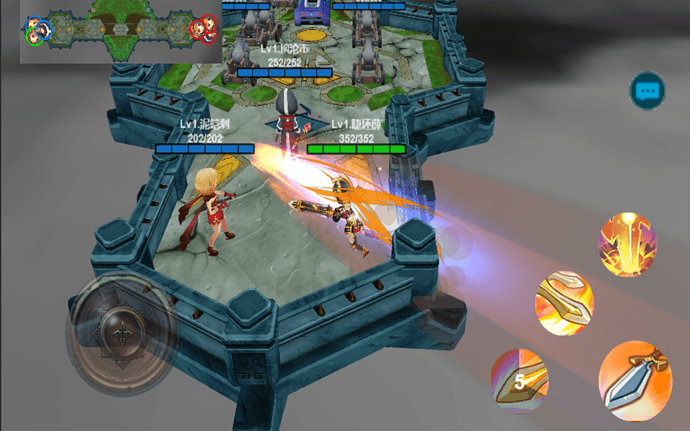Trigger the spear thrust skill on cooldown
The width and height of the screenshot is (690, 431).
pyautogui.click(x=519, y=381)
